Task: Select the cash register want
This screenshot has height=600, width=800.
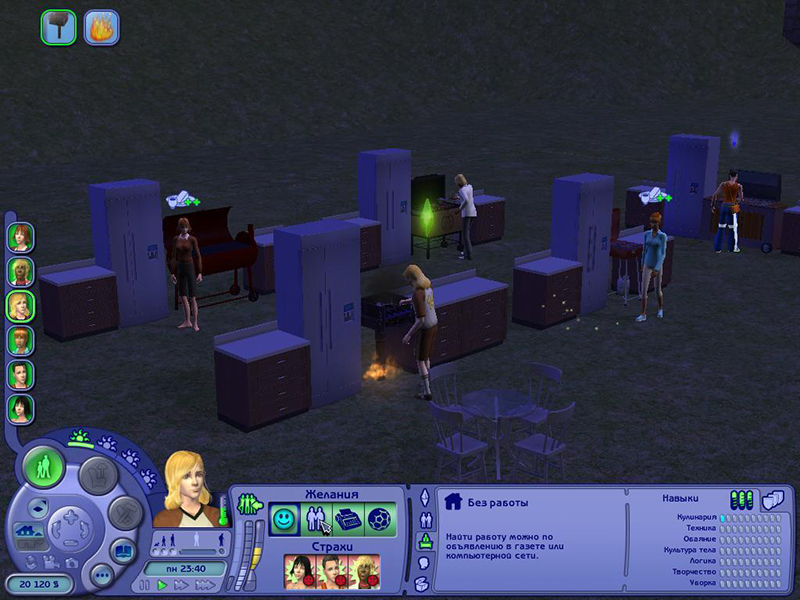Action: tap(347, 518)
